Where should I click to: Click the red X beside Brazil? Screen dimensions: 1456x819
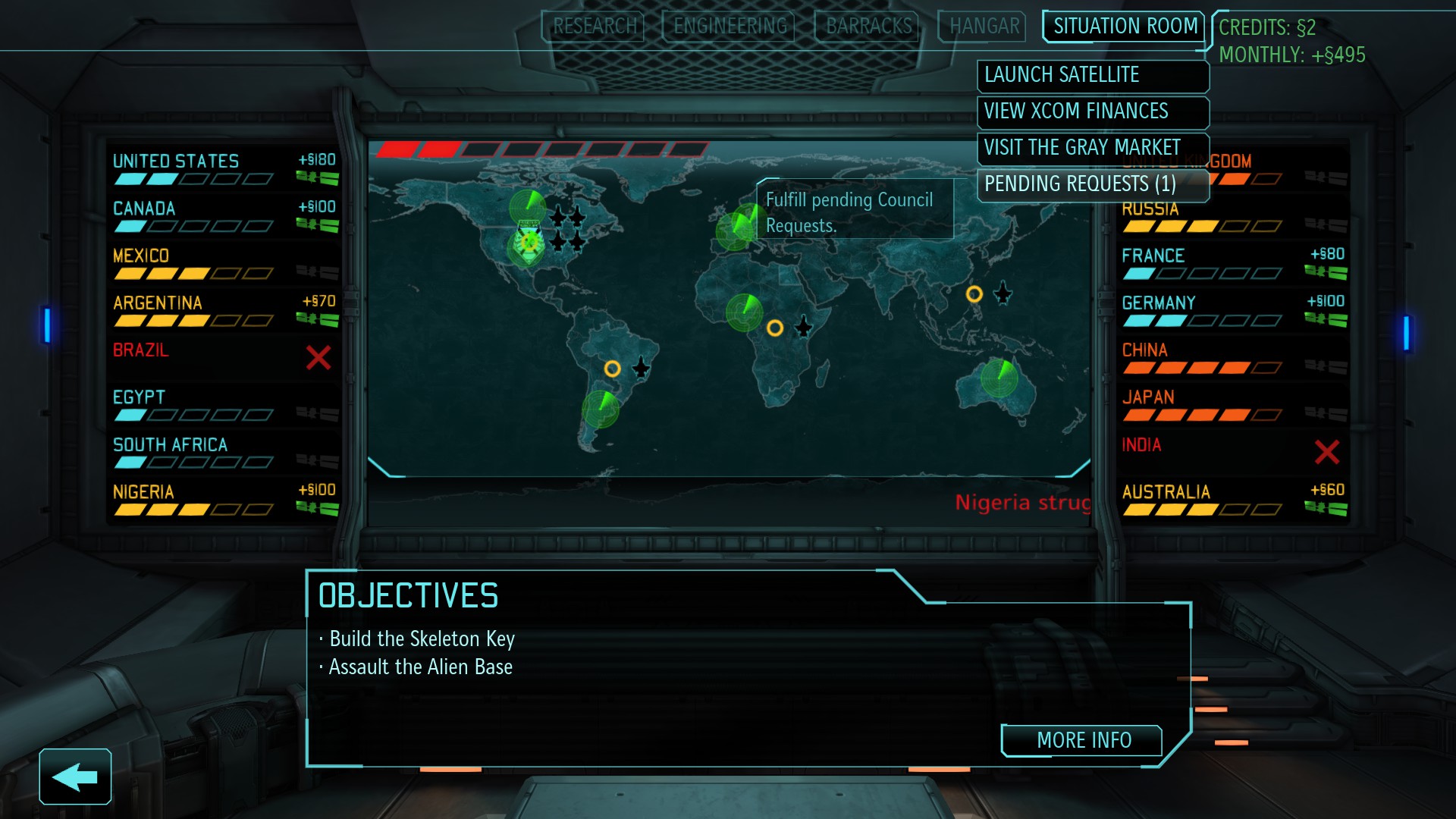point(316,358)
